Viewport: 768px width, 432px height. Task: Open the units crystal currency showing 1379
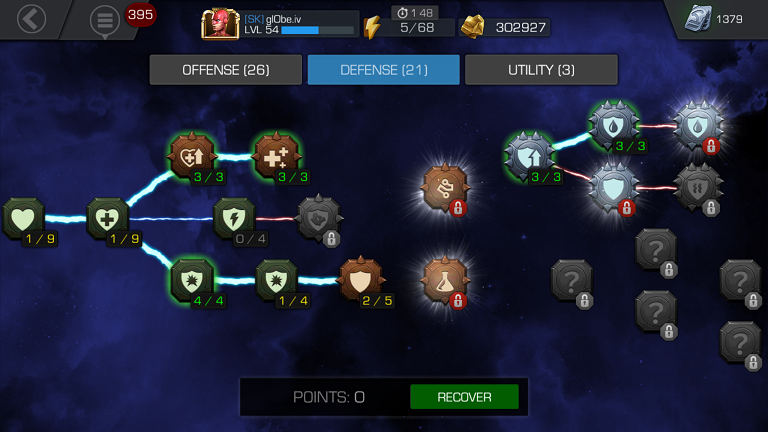pyautogui.click(x=696, y=19)
